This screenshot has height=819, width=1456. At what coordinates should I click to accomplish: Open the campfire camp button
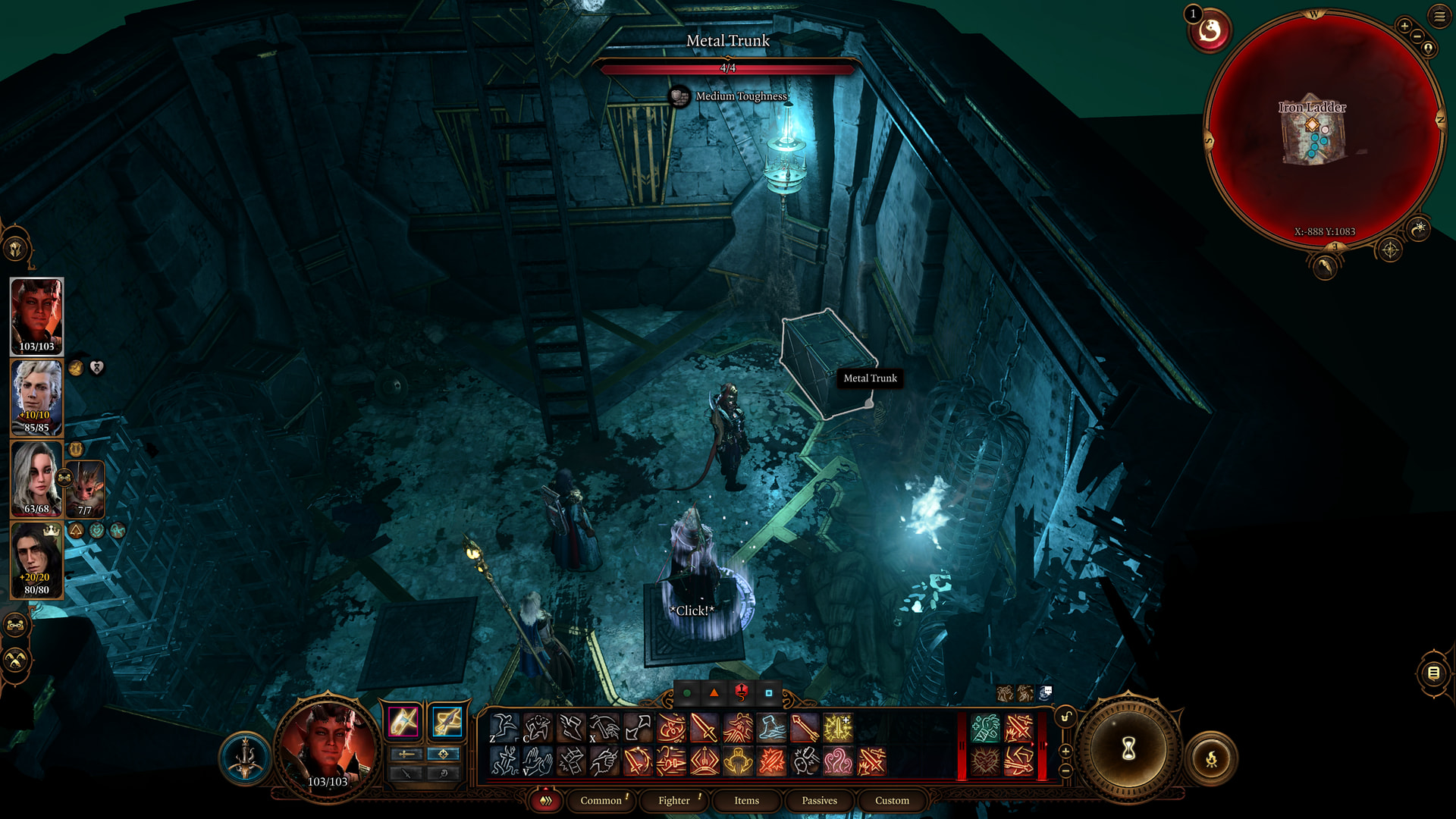[1211, 758]
